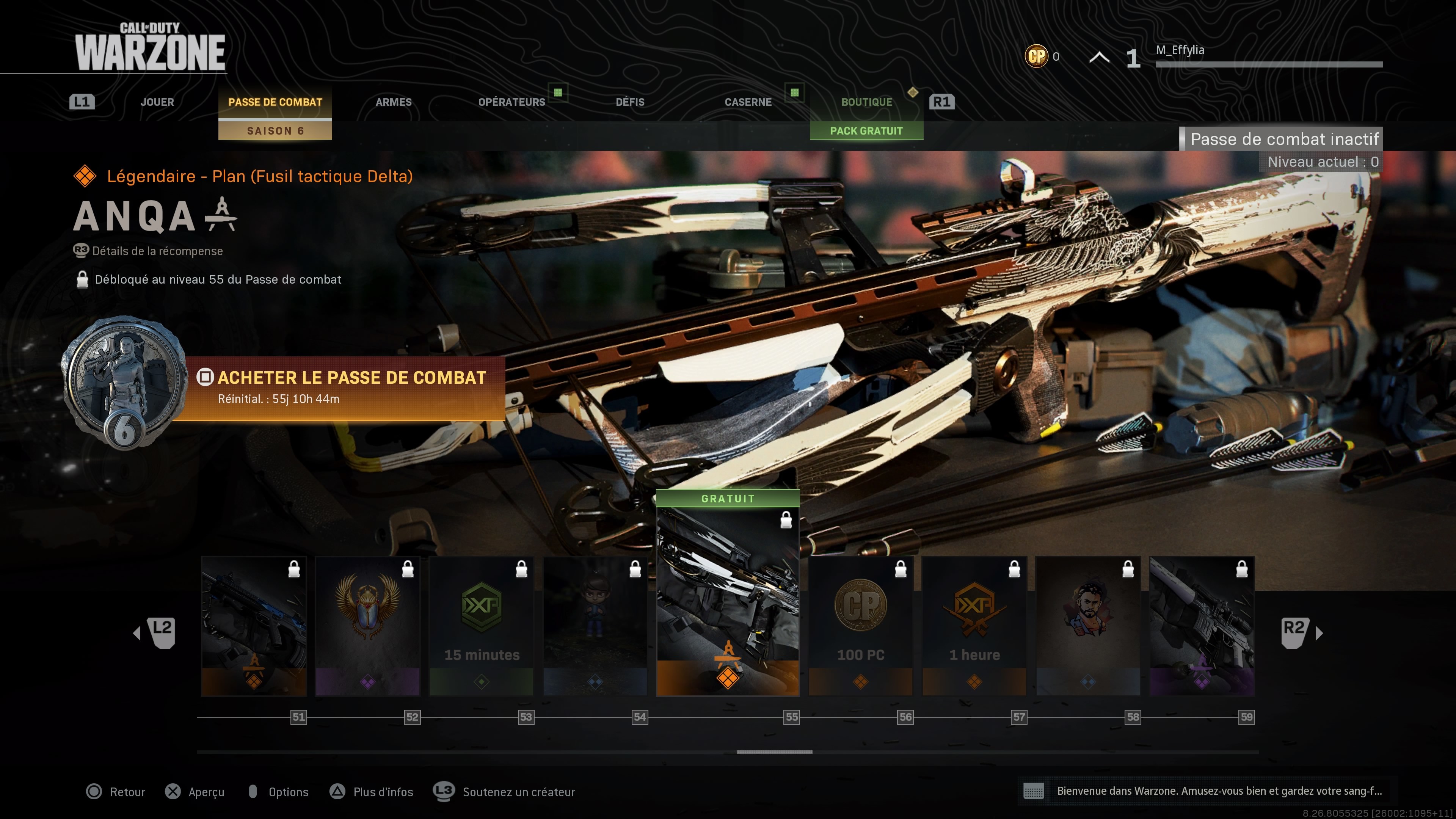Select the Caserne tab

pos(748,102)
